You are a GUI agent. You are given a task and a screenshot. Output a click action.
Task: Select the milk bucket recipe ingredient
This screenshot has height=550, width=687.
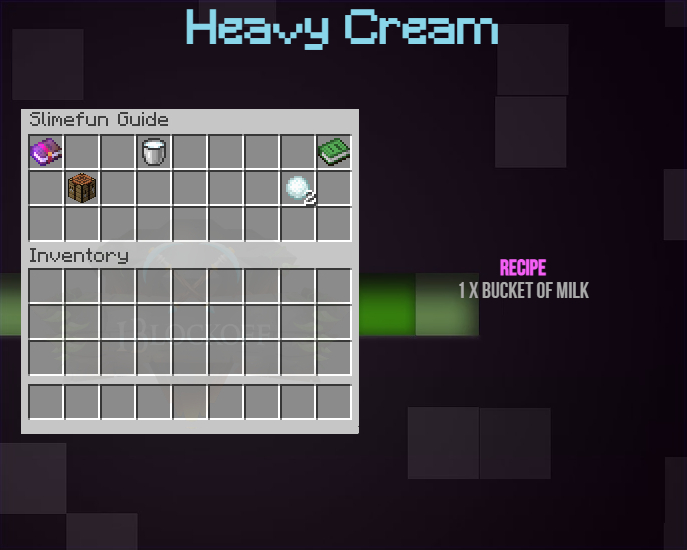coord(154,152)
